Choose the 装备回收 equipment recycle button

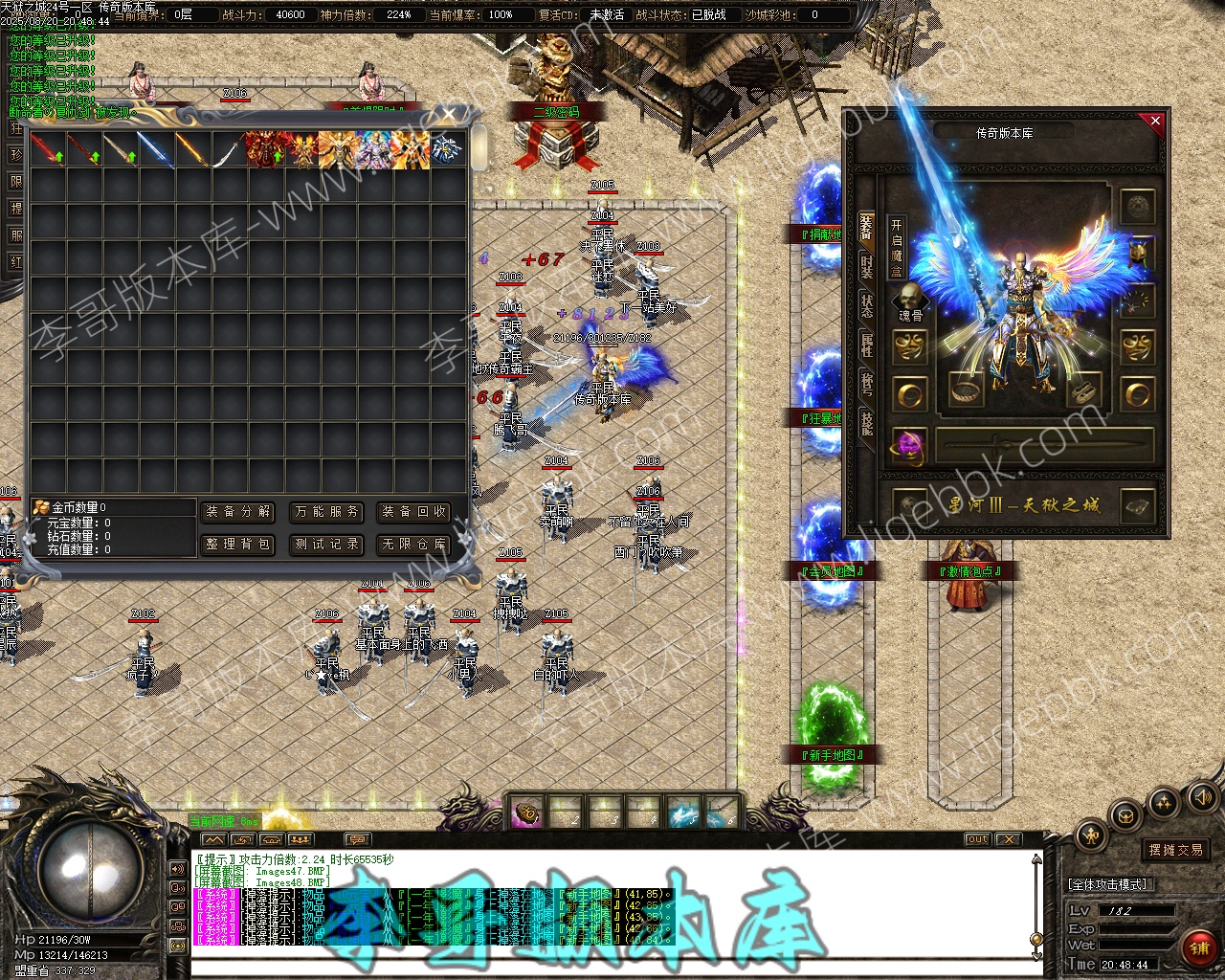413,512
